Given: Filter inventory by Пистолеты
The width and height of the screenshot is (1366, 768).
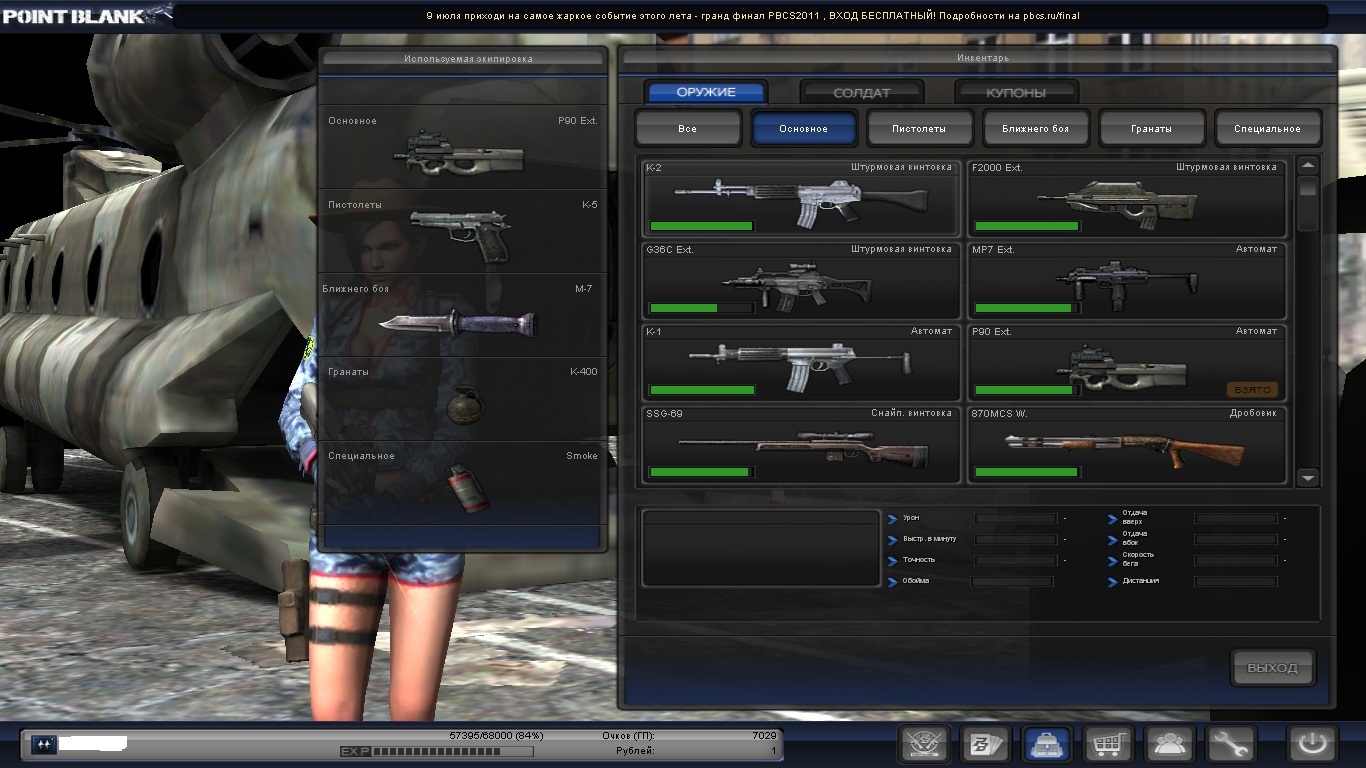Looking at the screenshot, I should [919, 129].
